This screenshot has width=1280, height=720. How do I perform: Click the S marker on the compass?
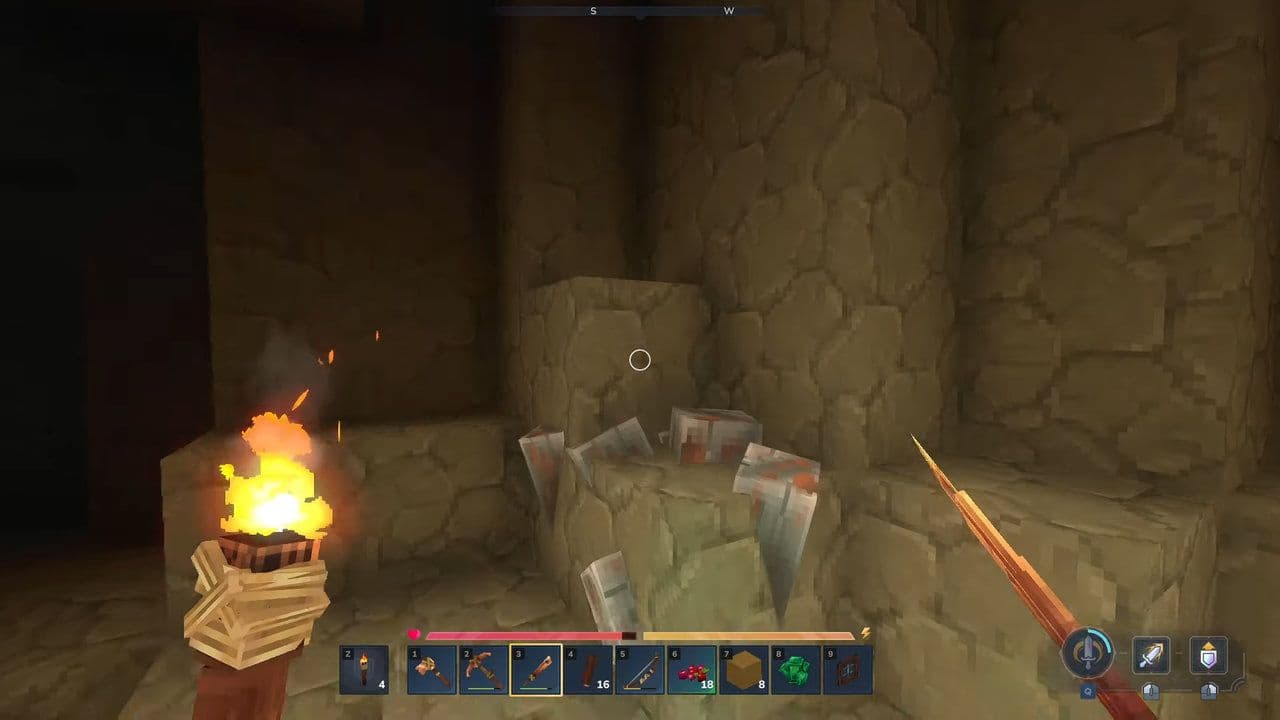[x=592, y=11]
